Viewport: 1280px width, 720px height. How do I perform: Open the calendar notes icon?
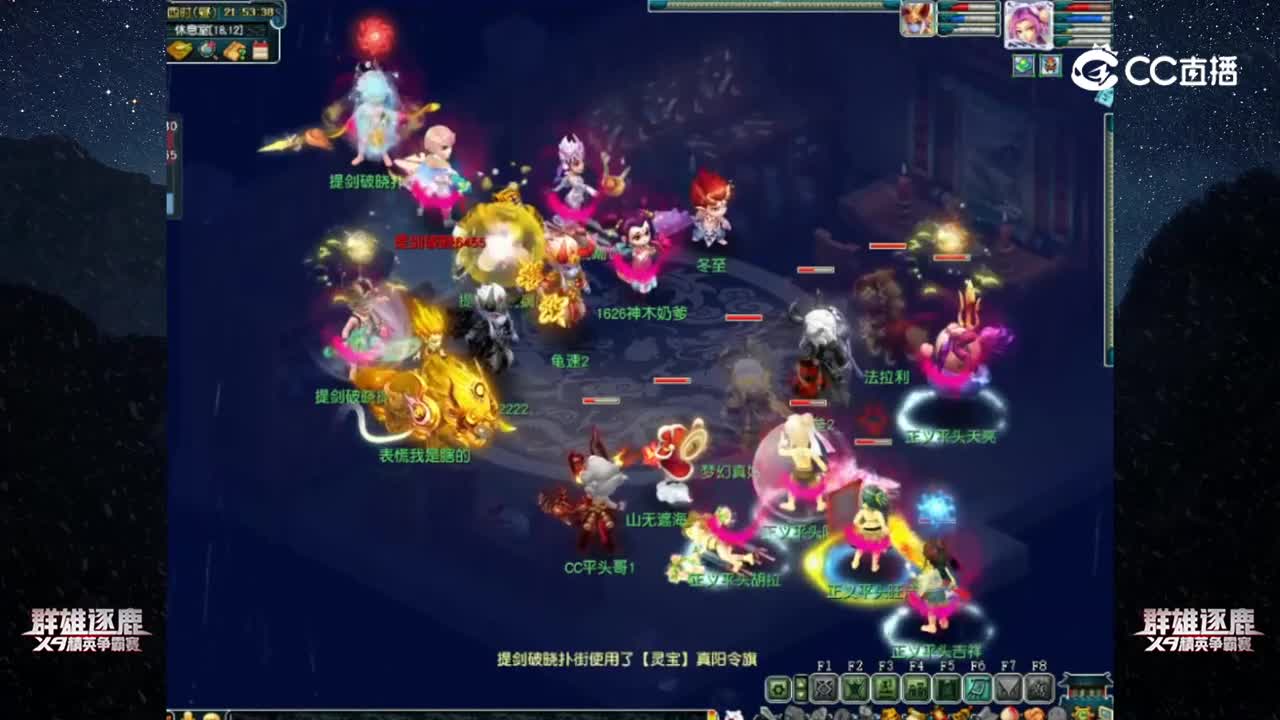pos(261,49)
